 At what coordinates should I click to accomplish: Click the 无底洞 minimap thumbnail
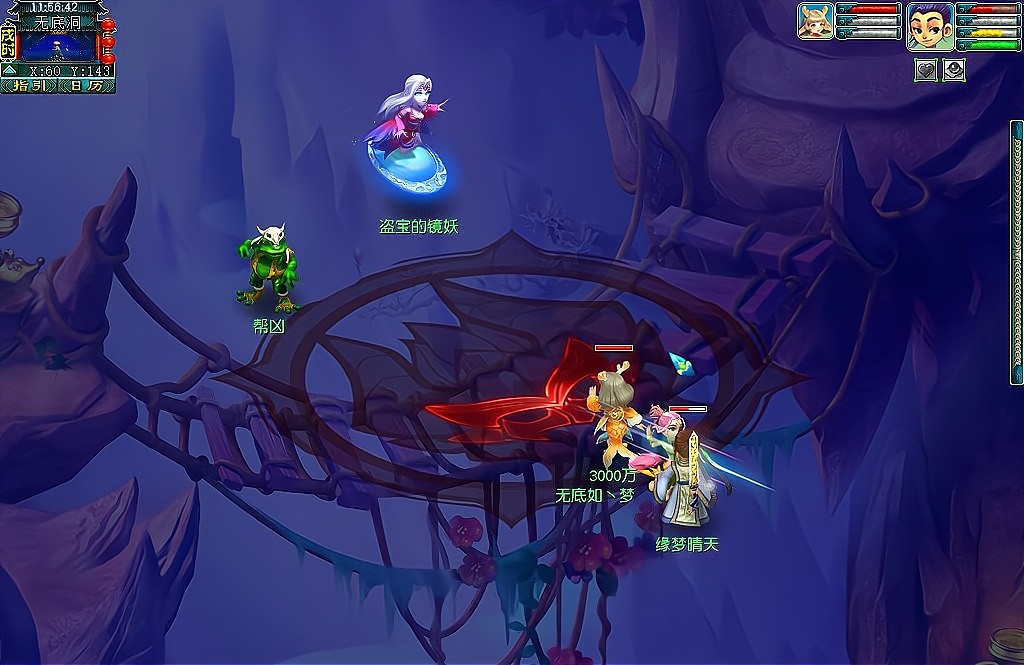tap(57, 46)
